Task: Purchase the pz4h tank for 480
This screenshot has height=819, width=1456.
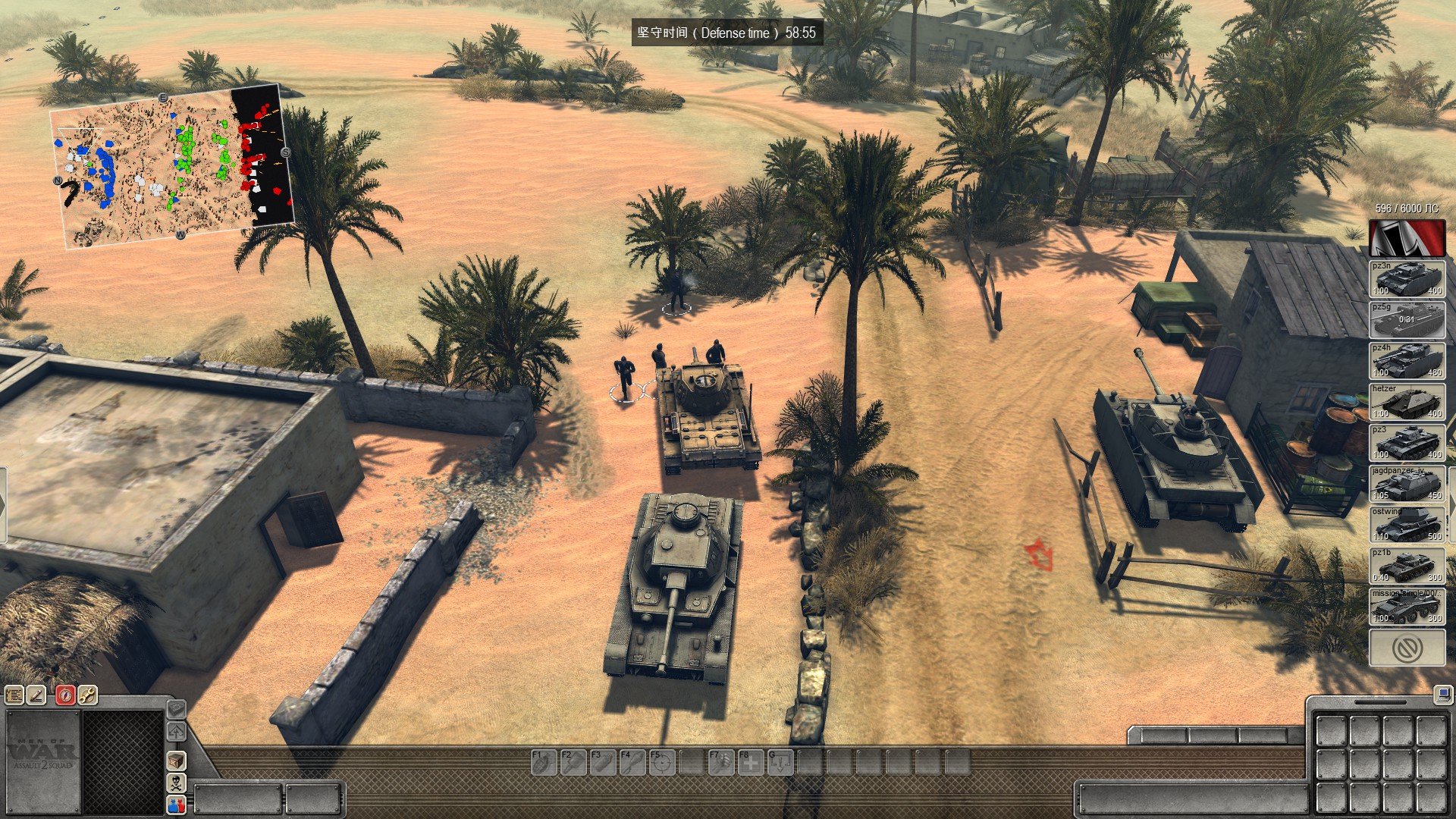Action: coord(1407,361)
